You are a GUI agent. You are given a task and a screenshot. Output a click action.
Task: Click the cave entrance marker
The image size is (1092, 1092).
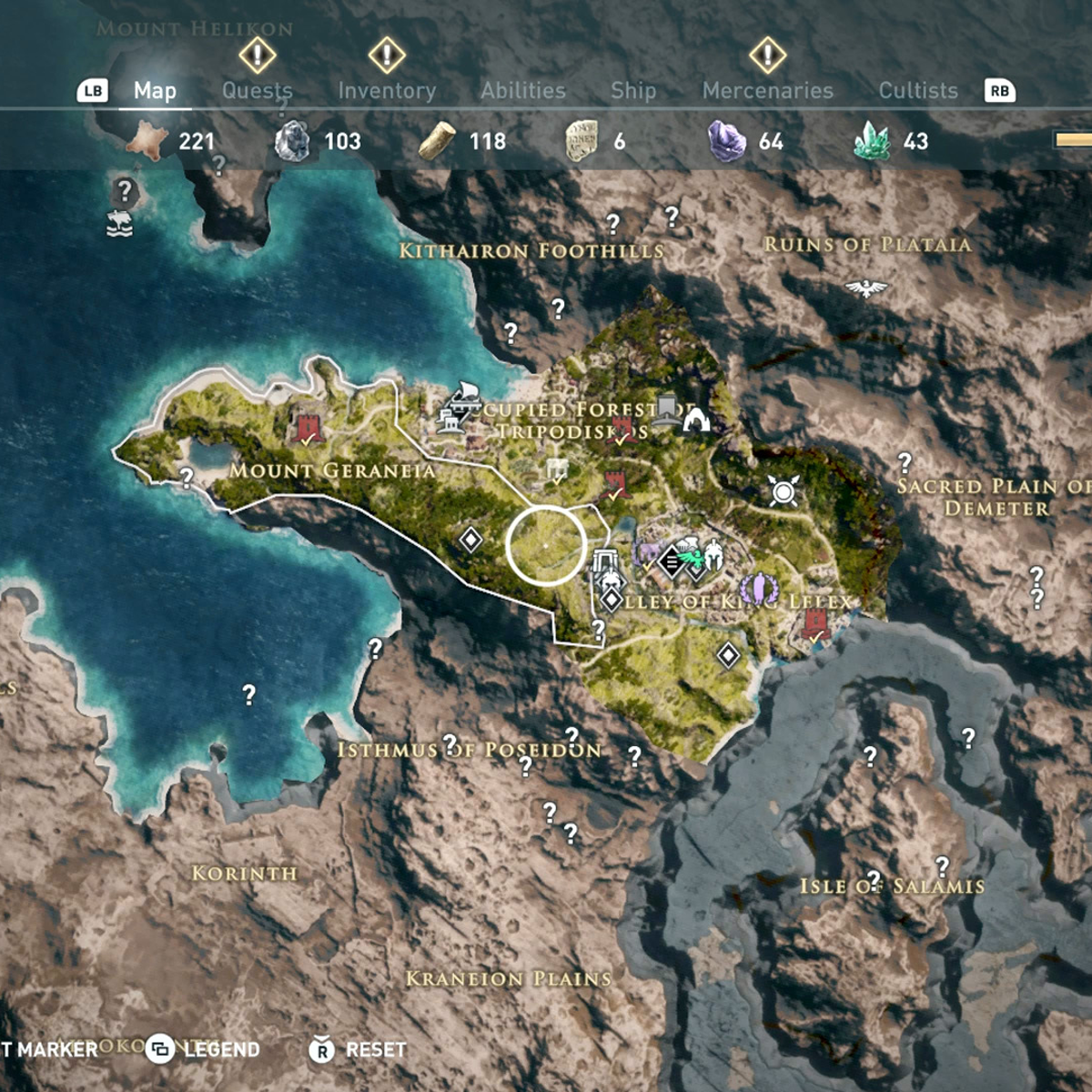(697, 420)
